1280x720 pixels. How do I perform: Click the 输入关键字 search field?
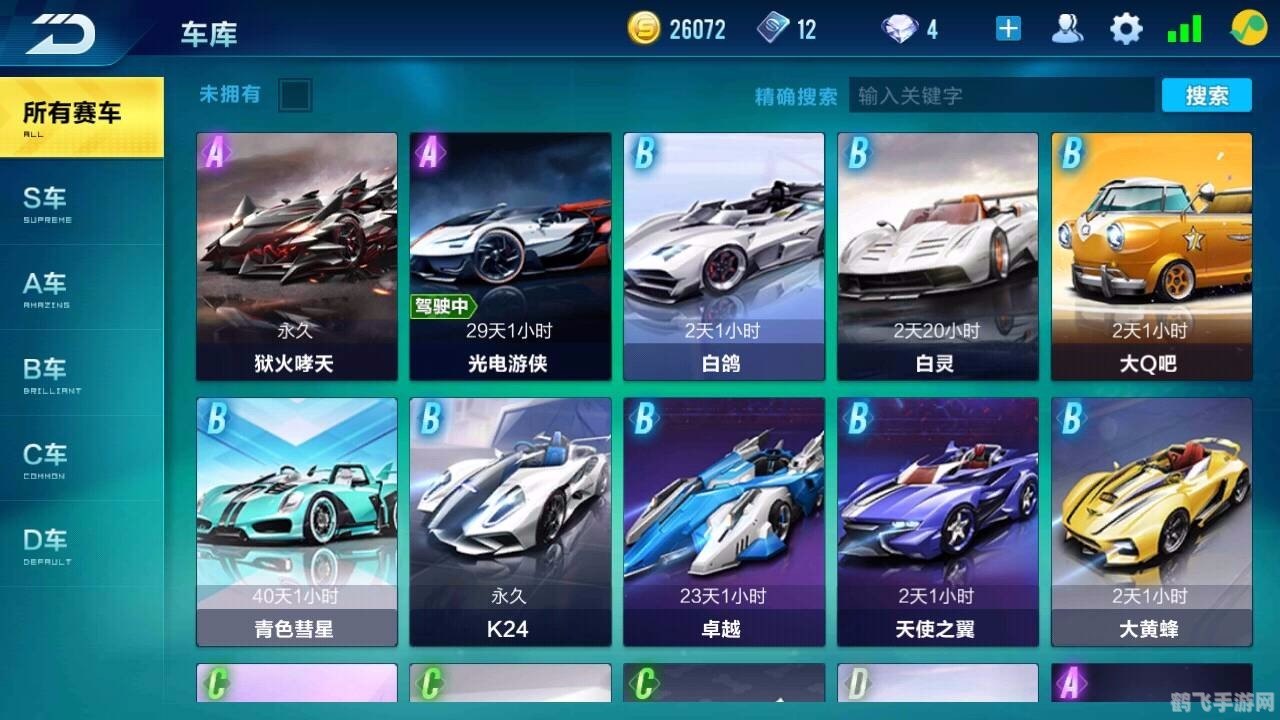click(x=1000, y=96)
